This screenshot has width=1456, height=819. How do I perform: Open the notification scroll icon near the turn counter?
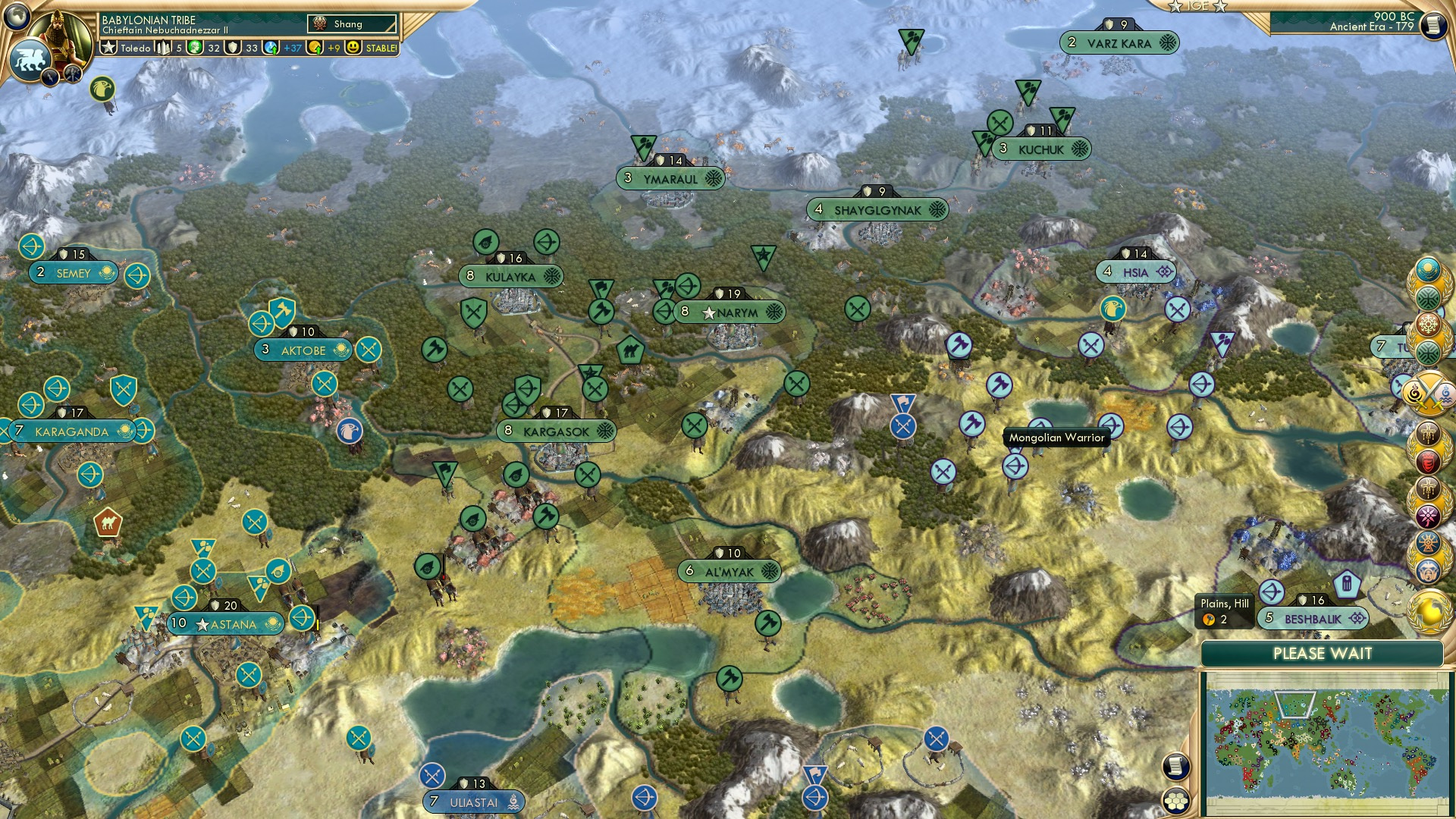[1433, 27]
